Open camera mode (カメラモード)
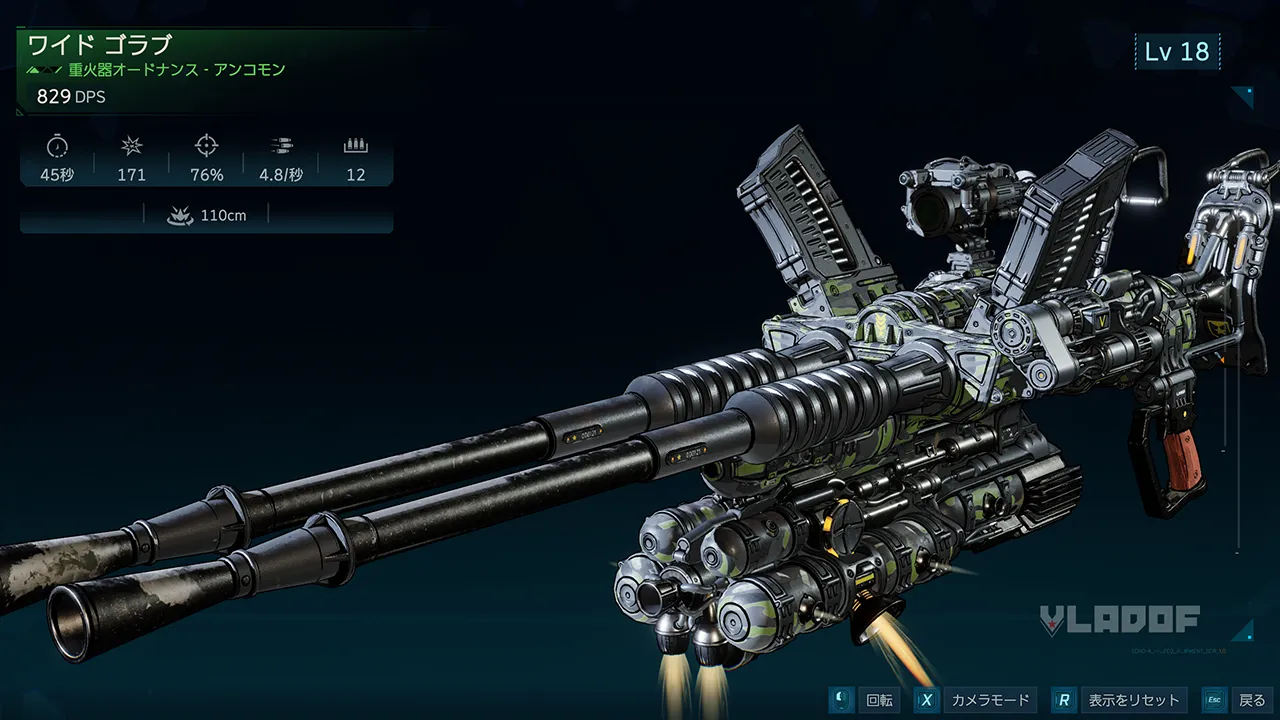 pyautogui.click(x=974, y=700)
